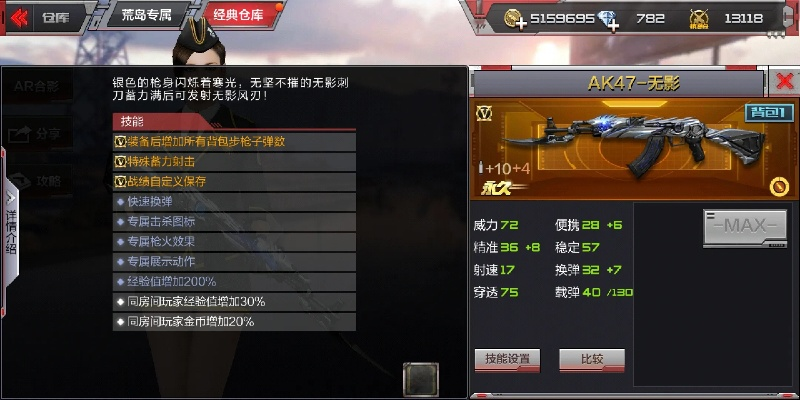
Task: Go back using the 仓库 arrow button
Action: point(40,16)
